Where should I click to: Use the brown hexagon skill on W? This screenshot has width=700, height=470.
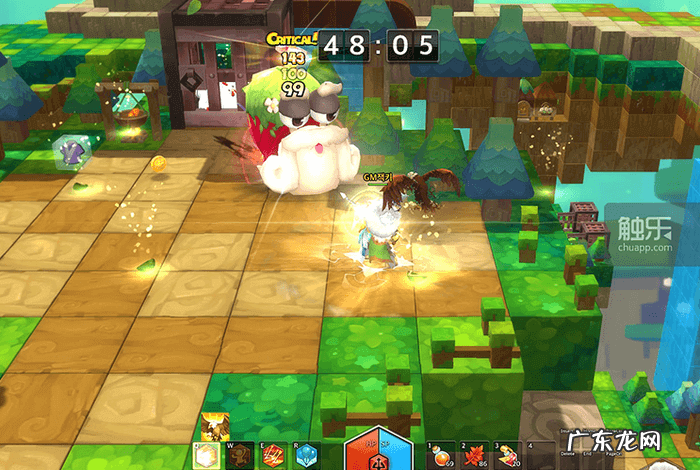tap(242, 456)
